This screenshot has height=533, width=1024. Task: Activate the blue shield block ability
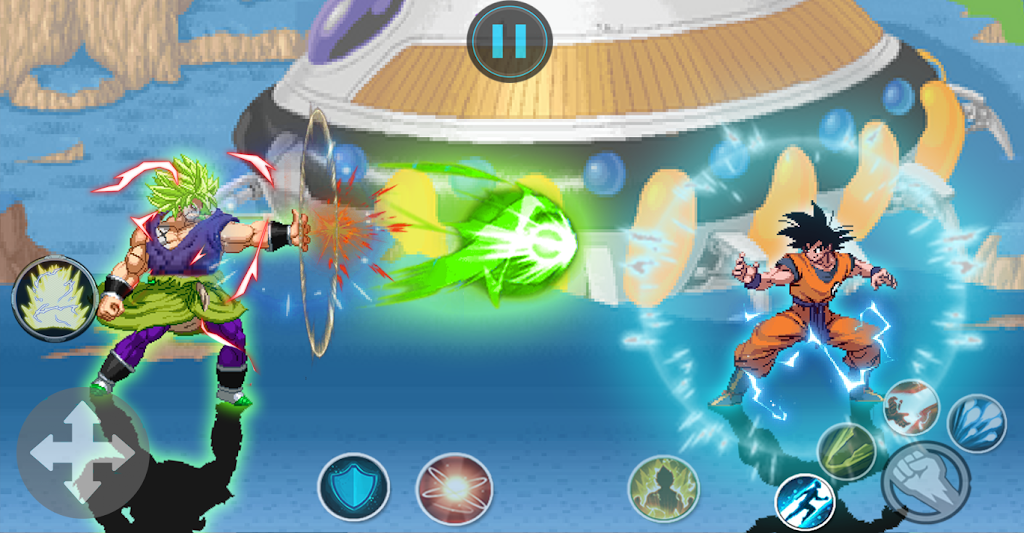353,487
